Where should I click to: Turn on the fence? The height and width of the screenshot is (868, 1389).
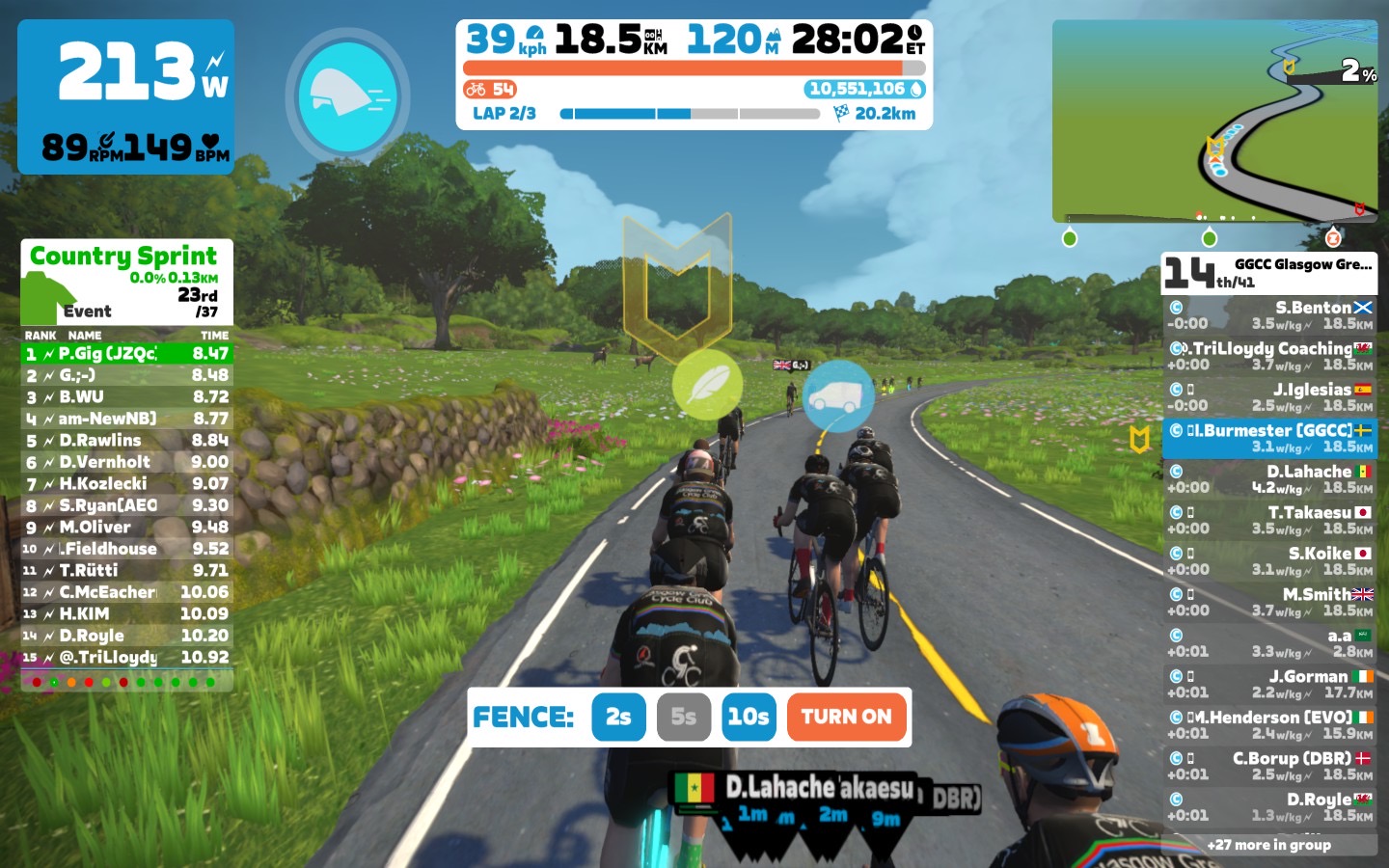(x=846, y=717)
